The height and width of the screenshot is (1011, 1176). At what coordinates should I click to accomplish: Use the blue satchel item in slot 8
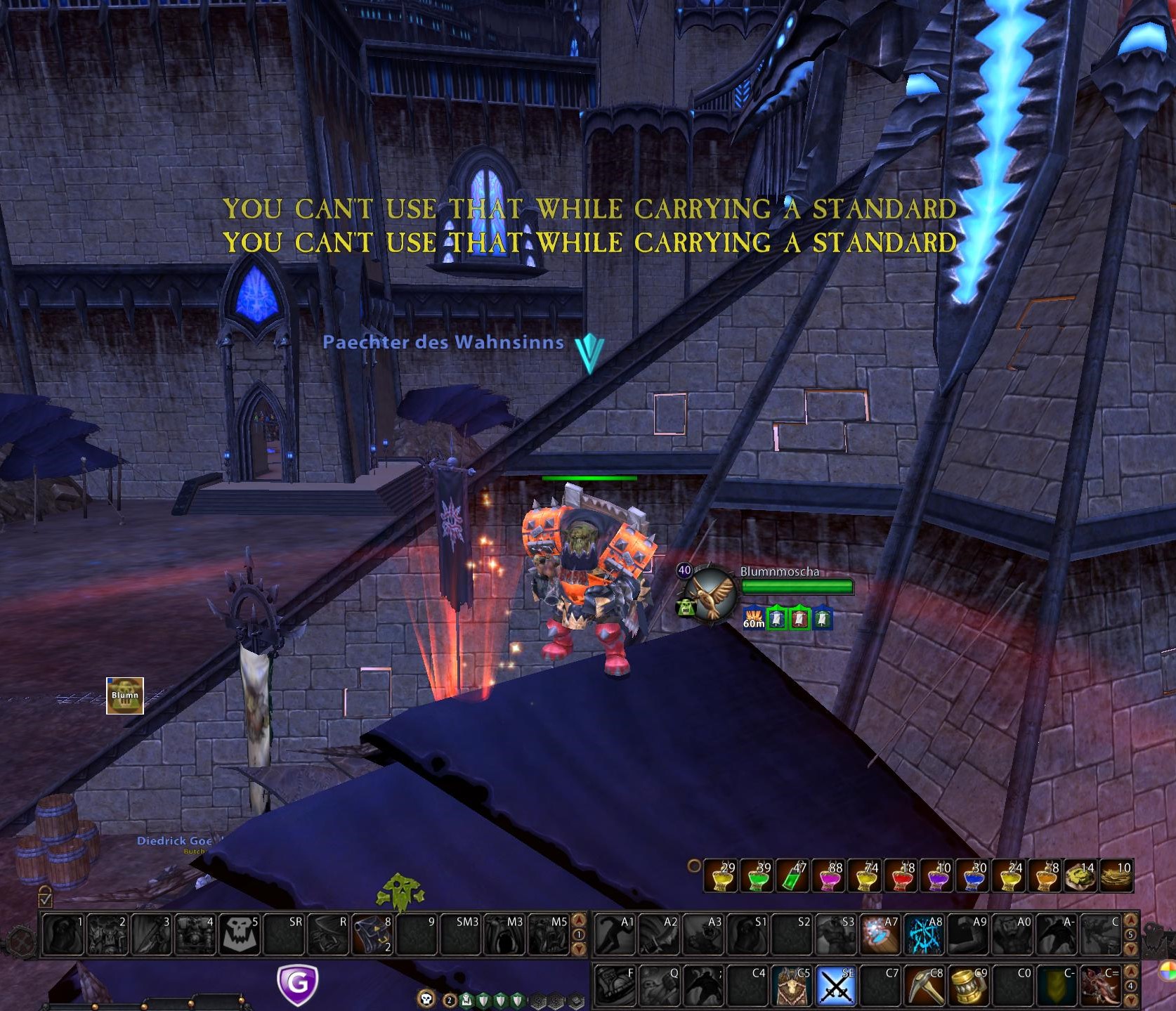(372, 934)
